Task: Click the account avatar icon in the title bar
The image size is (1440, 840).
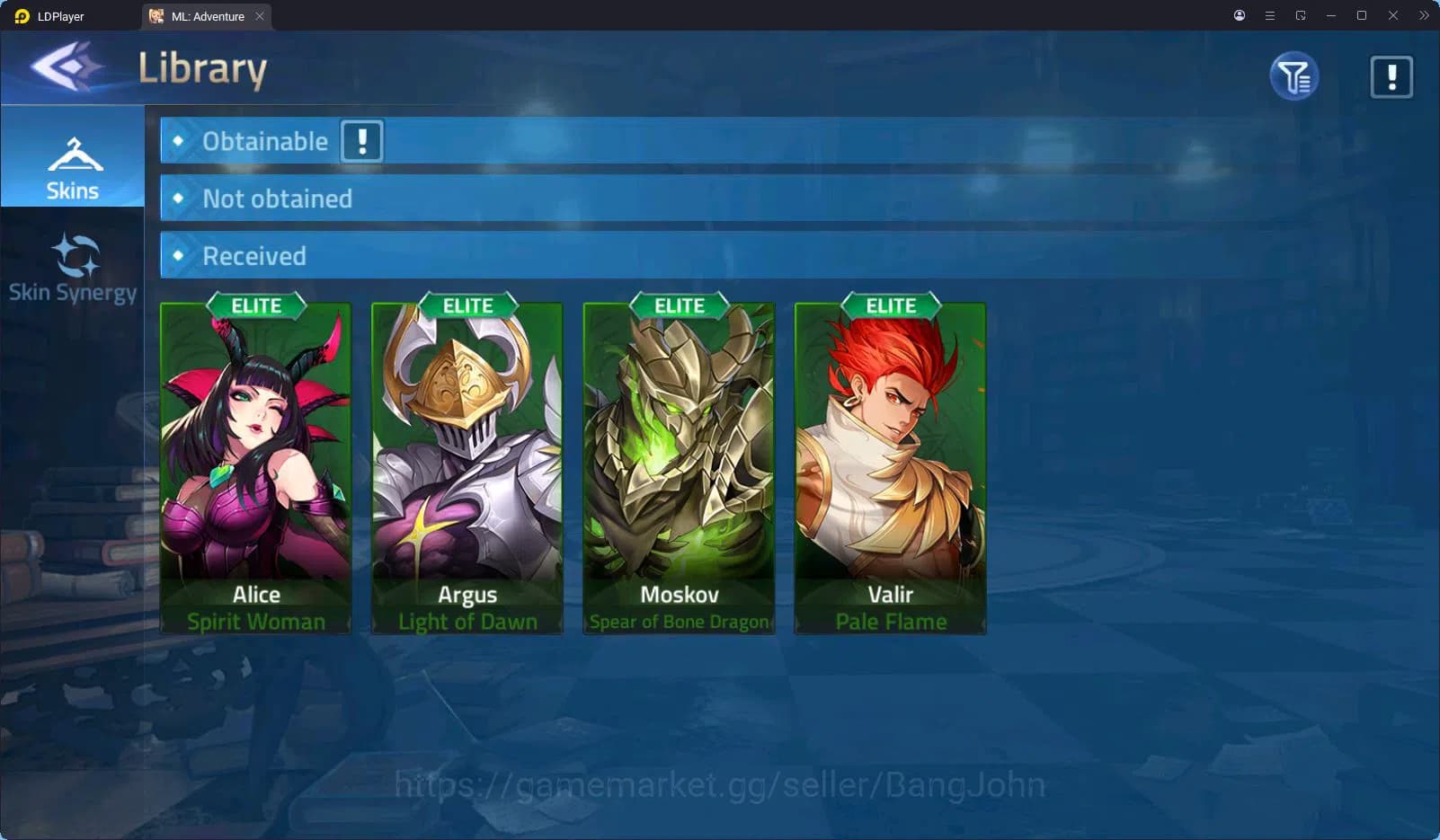Action: pyautogui.click(x=1238, y=15)
